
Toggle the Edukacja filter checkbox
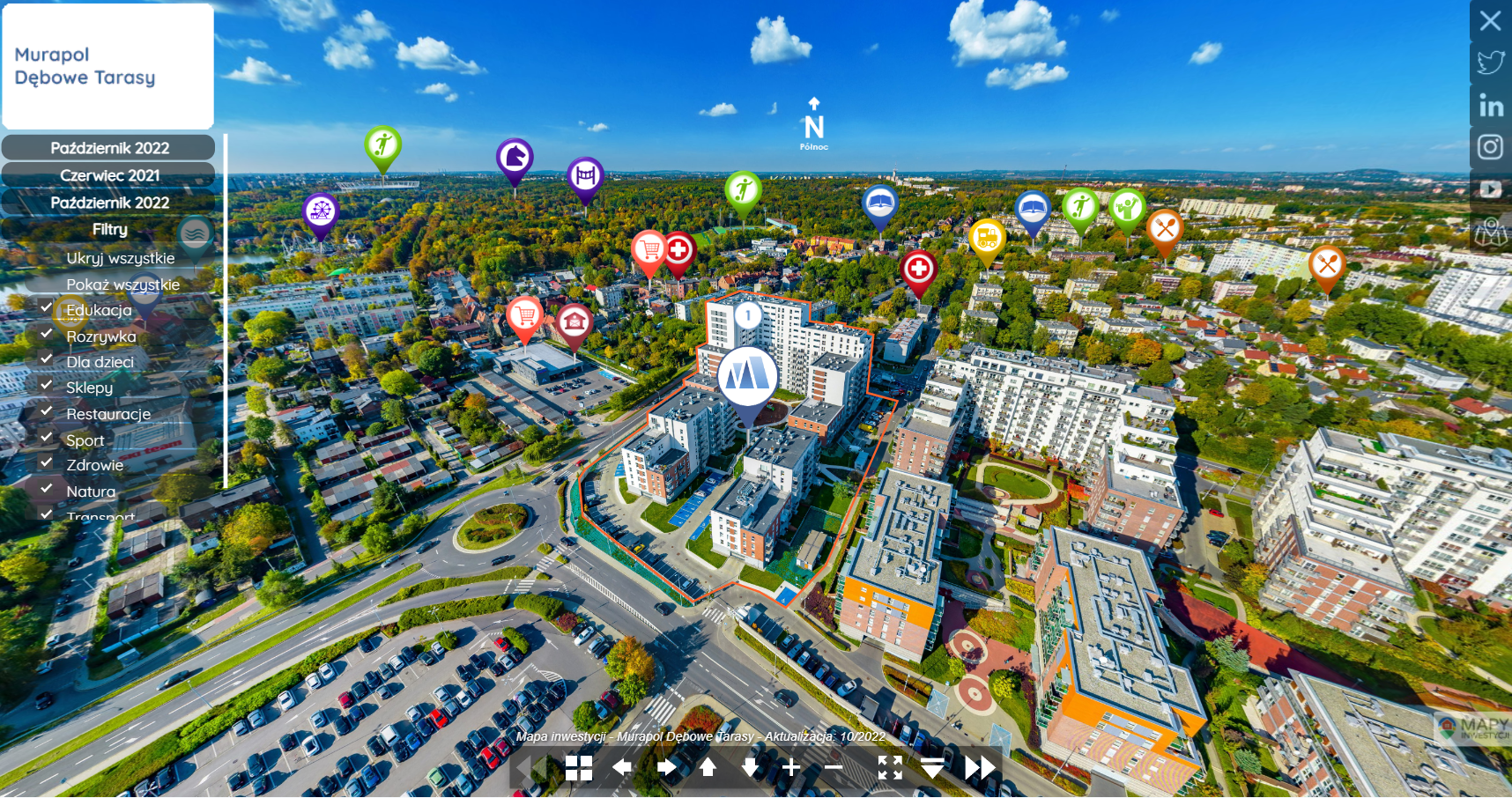click(47, 308)
